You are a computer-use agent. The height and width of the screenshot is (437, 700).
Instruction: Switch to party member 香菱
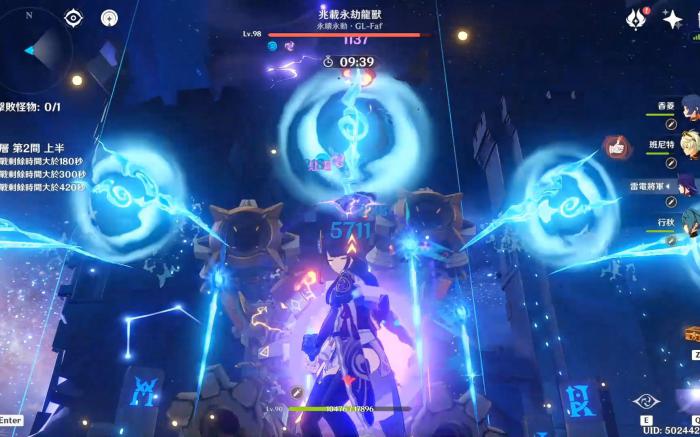[689, 106]
